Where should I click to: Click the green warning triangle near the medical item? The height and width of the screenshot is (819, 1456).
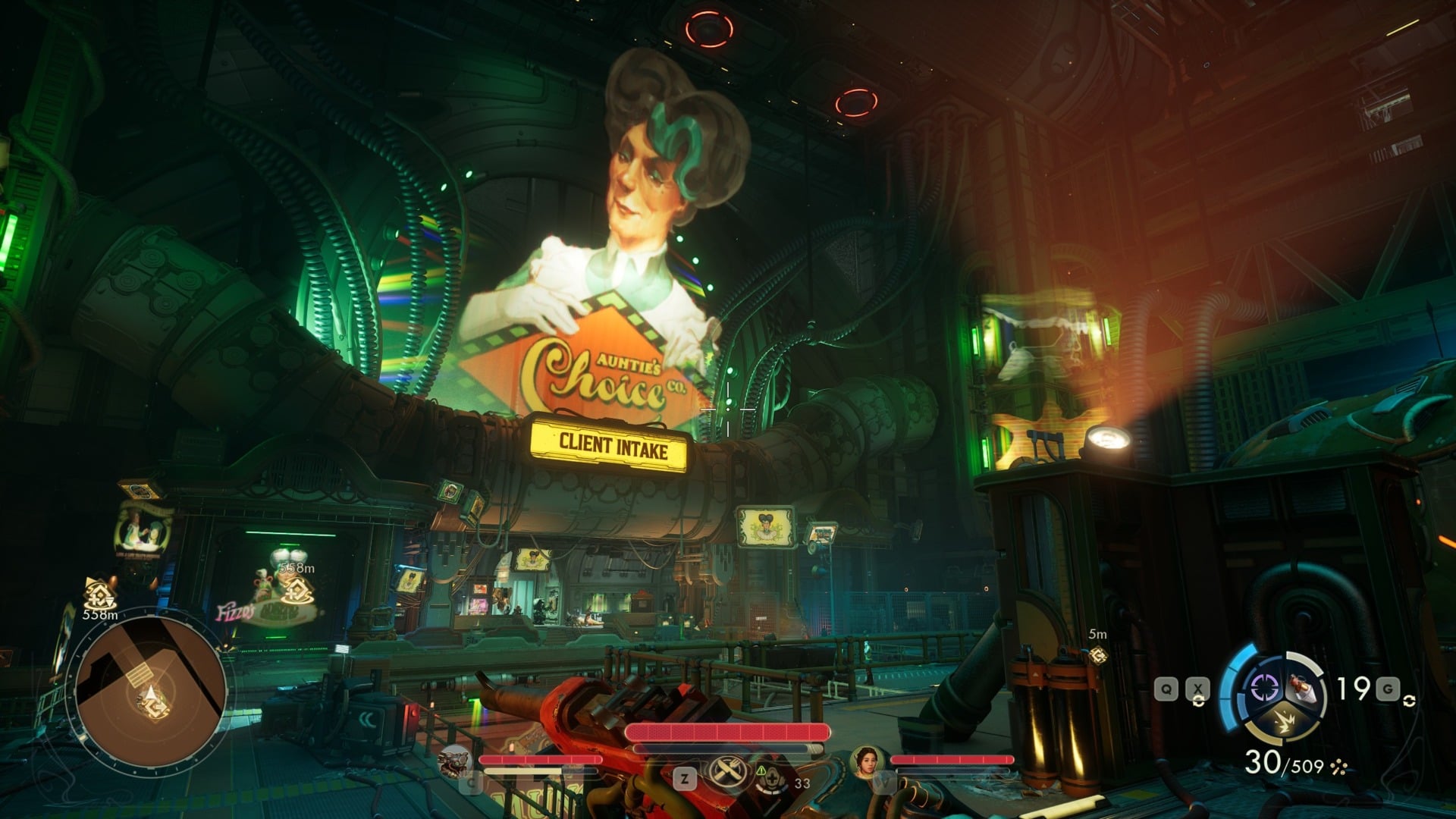coord(761,771)
